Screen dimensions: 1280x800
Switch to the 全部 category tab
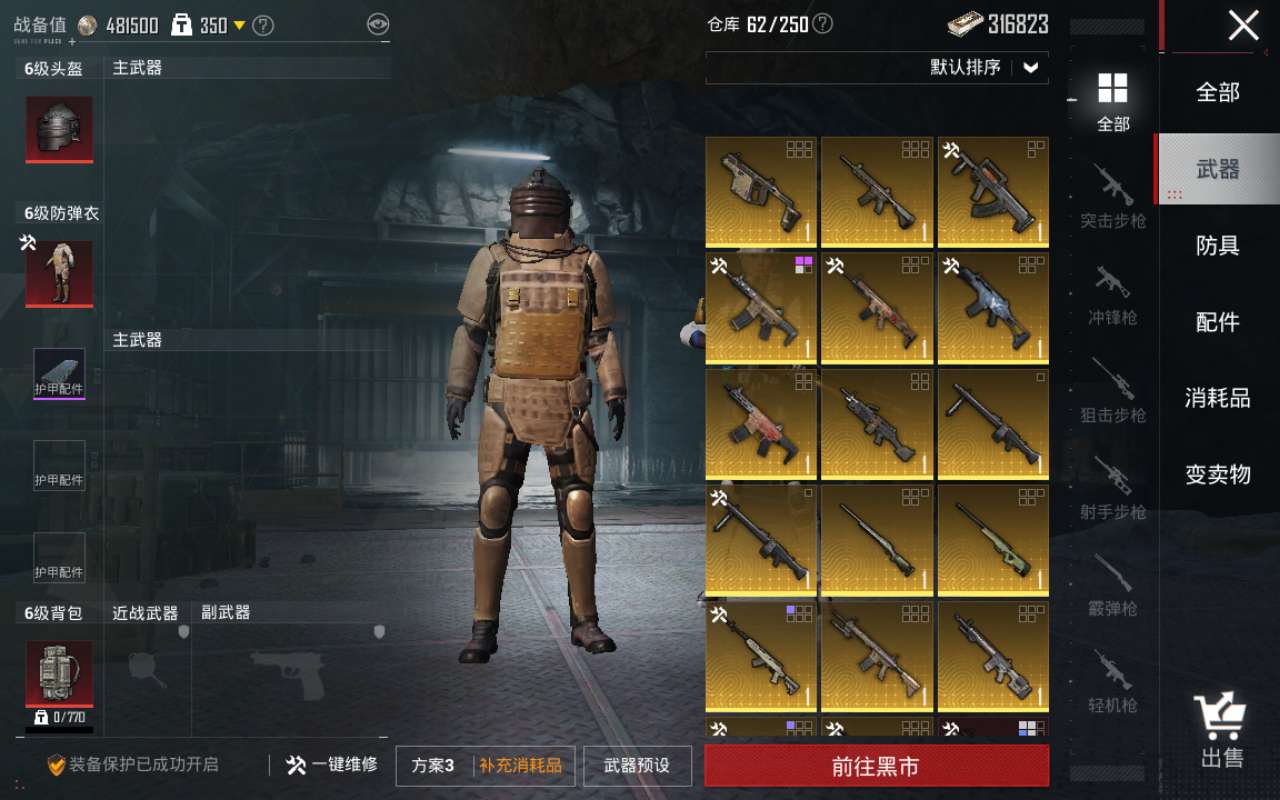tap(1217, 93)
